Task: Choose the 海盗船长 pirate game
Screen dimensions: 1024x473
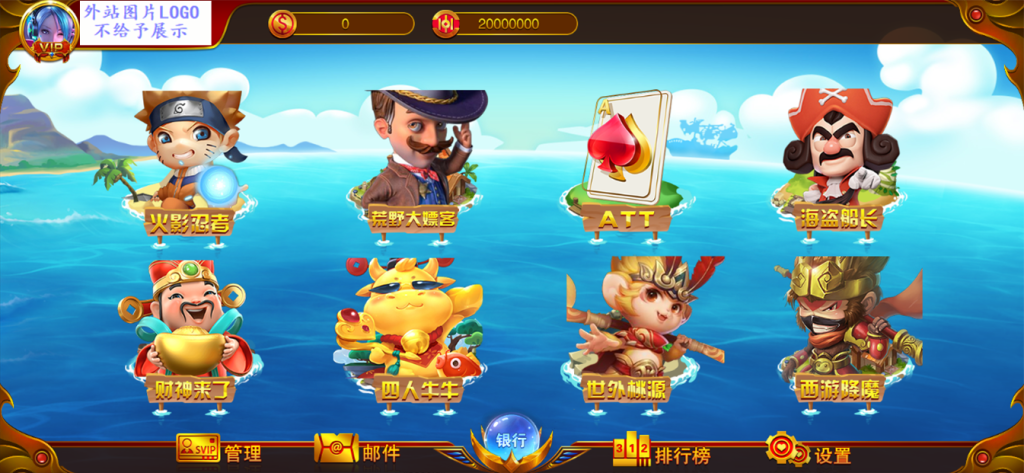Action: [838, 160]
